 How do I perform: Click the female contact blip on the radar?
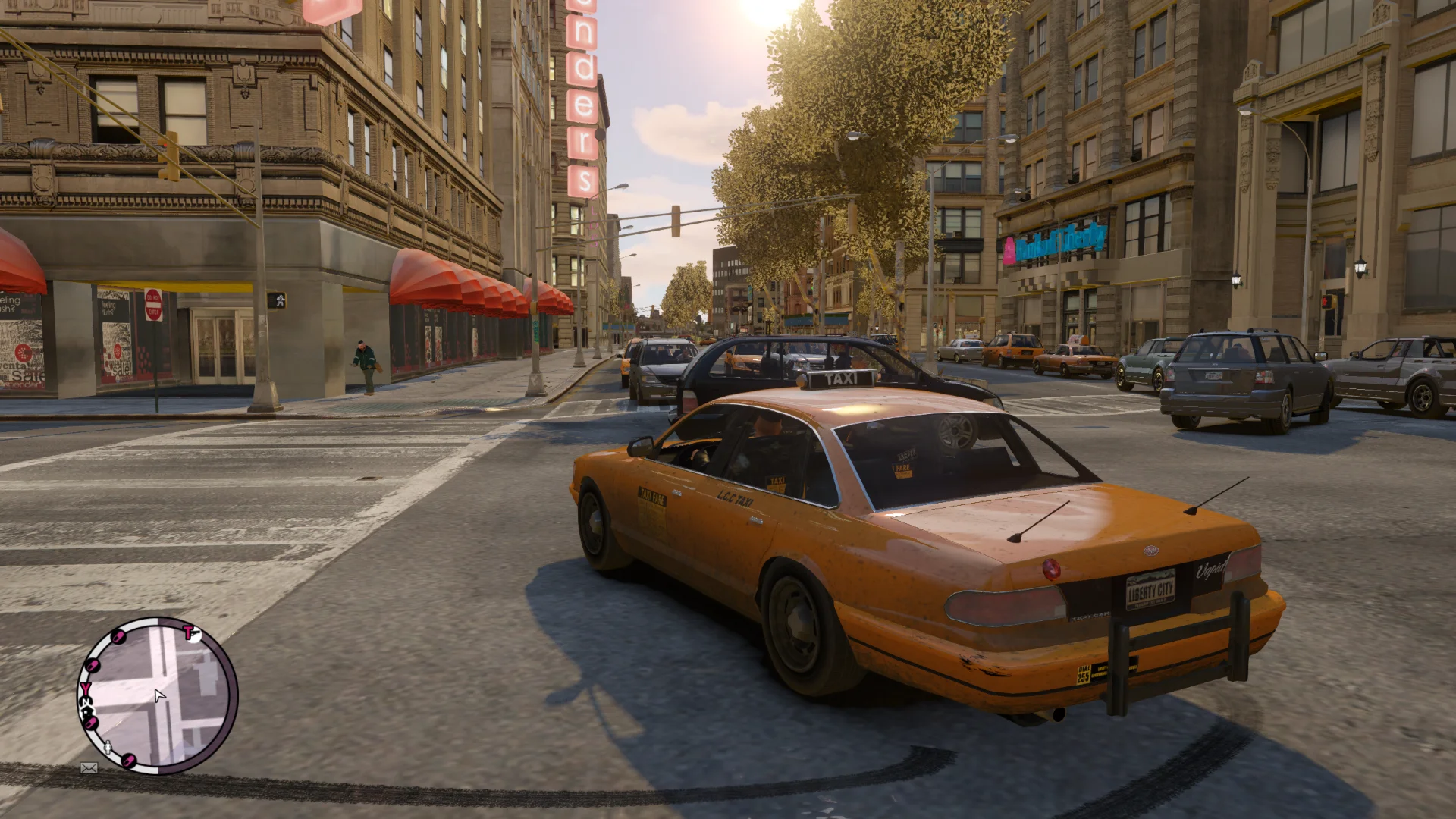(x=108, y=746)
